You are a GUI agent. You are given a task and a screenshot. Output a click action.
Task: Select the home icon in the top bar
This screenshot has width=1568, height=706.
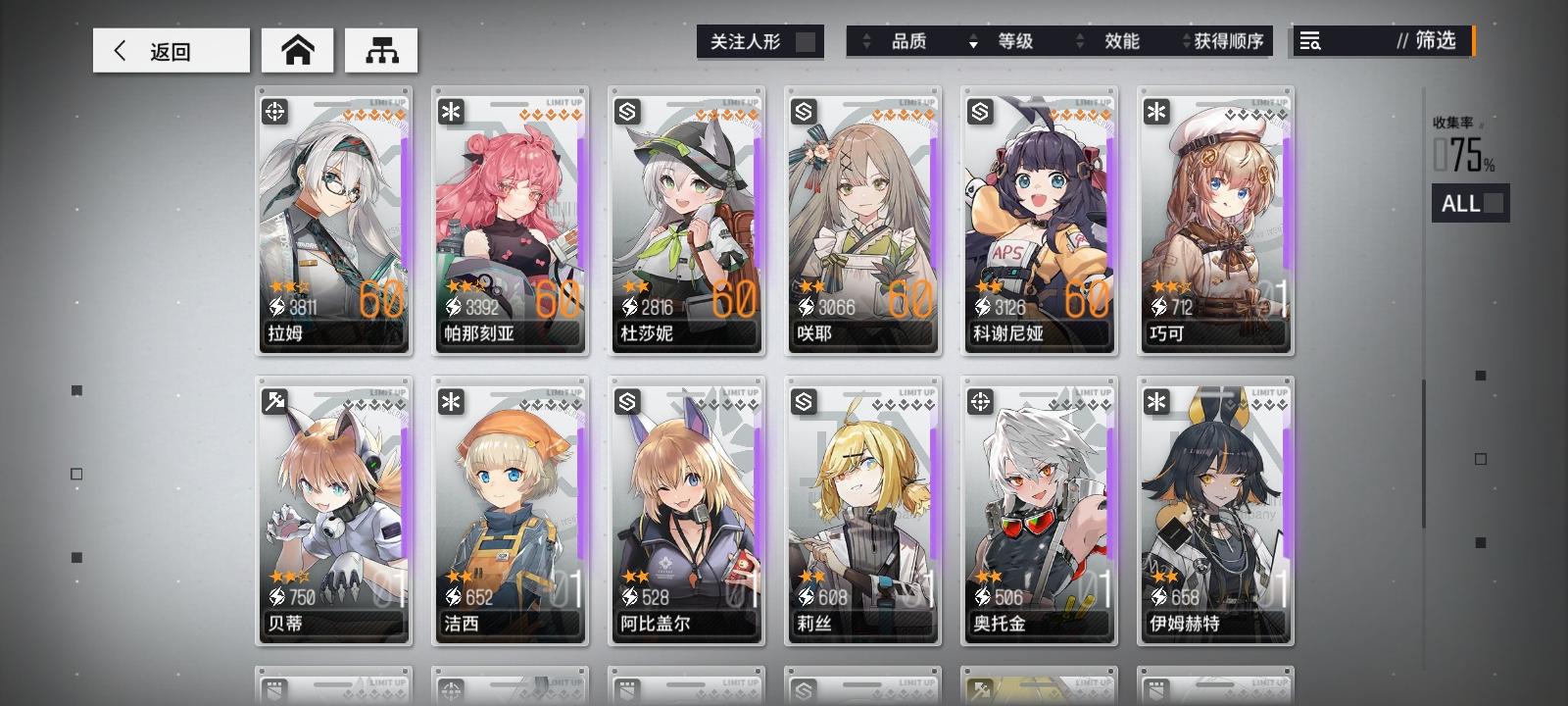click(298, 49)
